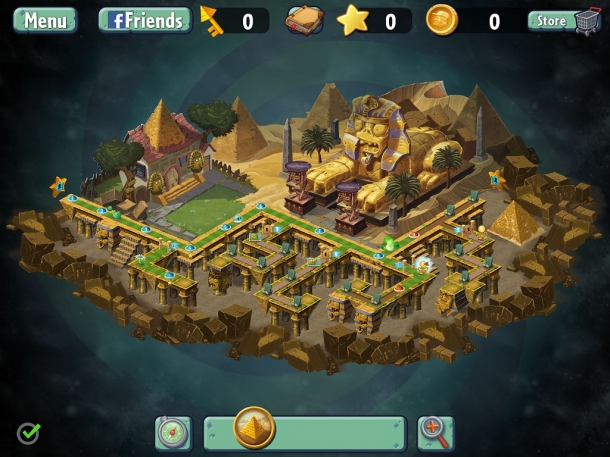Image resolution: width=610 pixels, height=457 pixels.
Task: Open the Menu button
Action: click(45, 20)
